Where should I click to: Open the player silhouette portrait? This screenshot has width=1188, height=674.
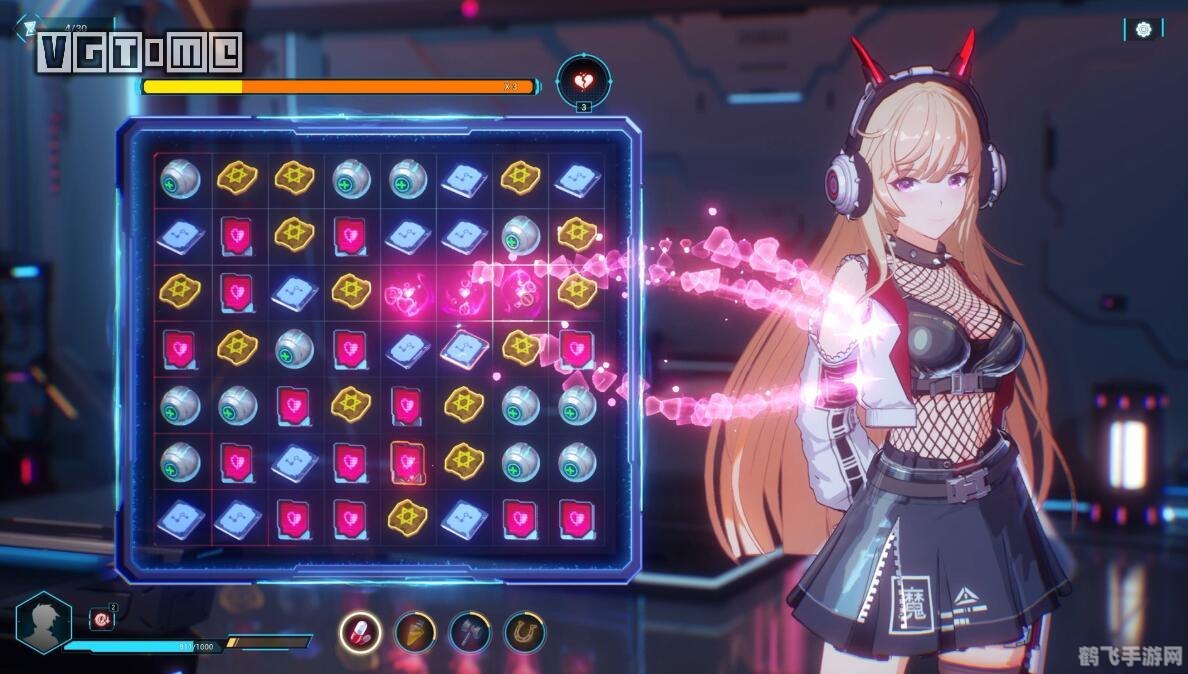pyautogui.click(x=44, y=622)
